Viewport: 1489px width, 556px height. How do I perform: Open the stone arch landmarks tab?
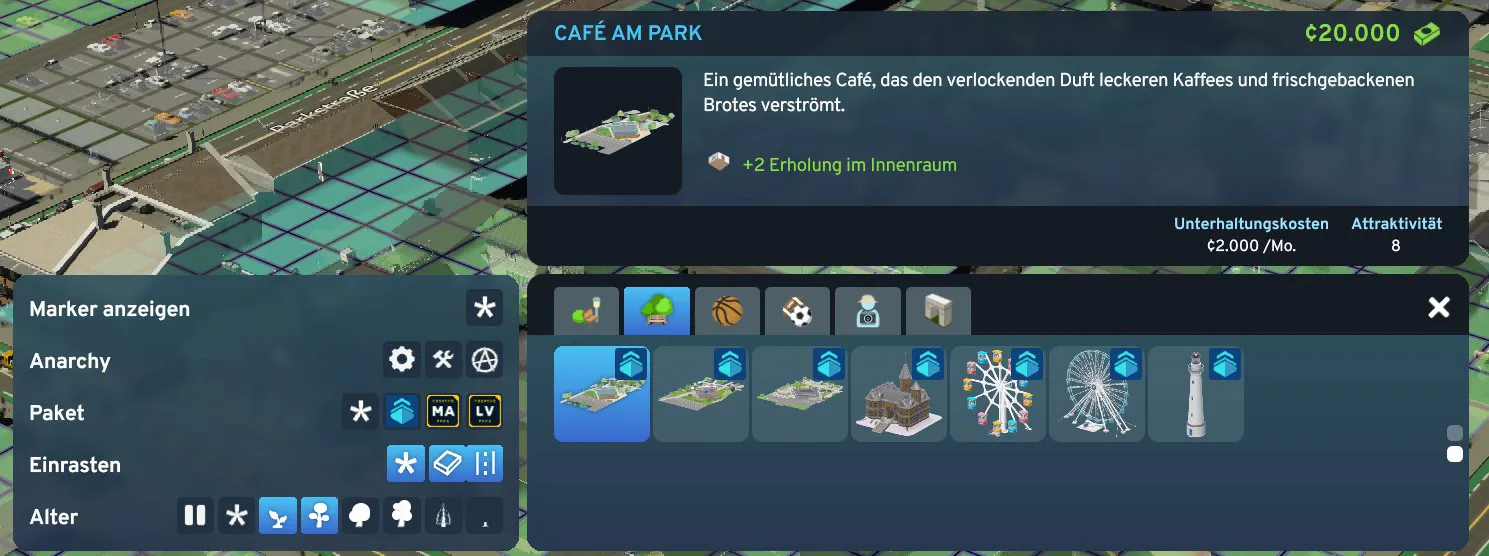[x=938, y=312]
